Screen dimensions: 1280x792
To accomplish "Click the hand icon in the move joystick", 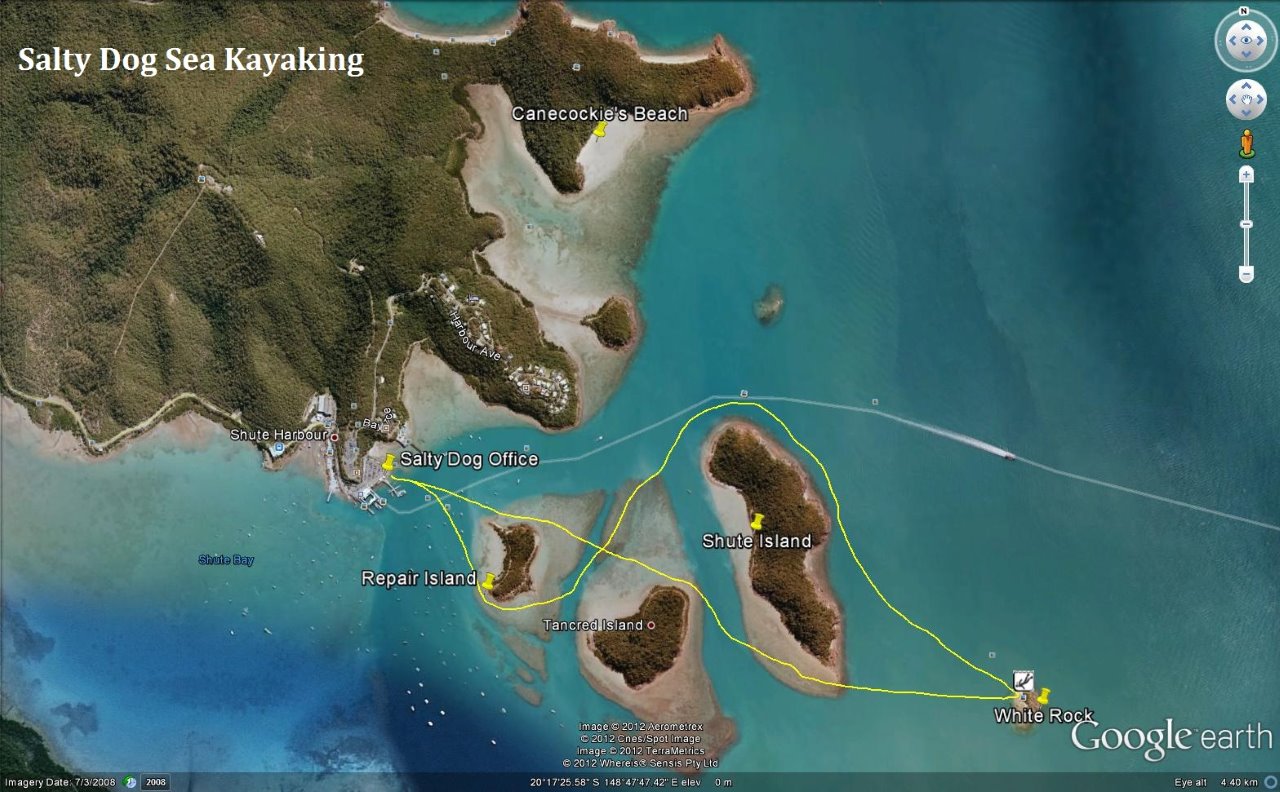I will [x=1246, y=98].
